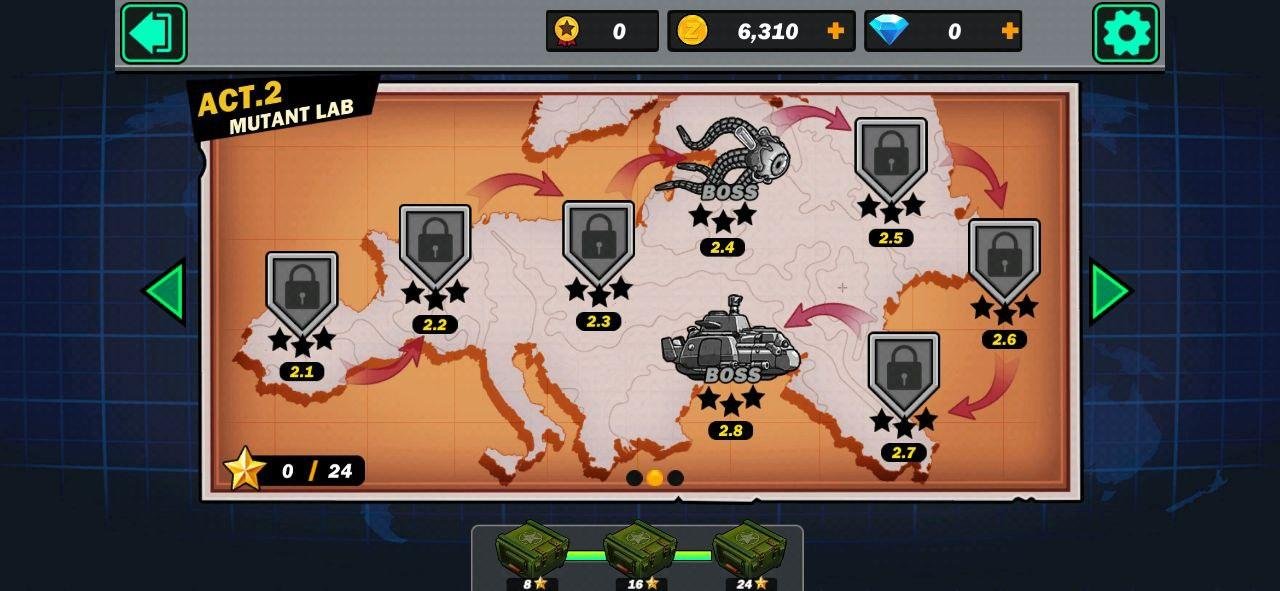Viewport: 1280px width, 591px height.
Task: Advance to the next act map
Action: click(x=1110, y=291)
